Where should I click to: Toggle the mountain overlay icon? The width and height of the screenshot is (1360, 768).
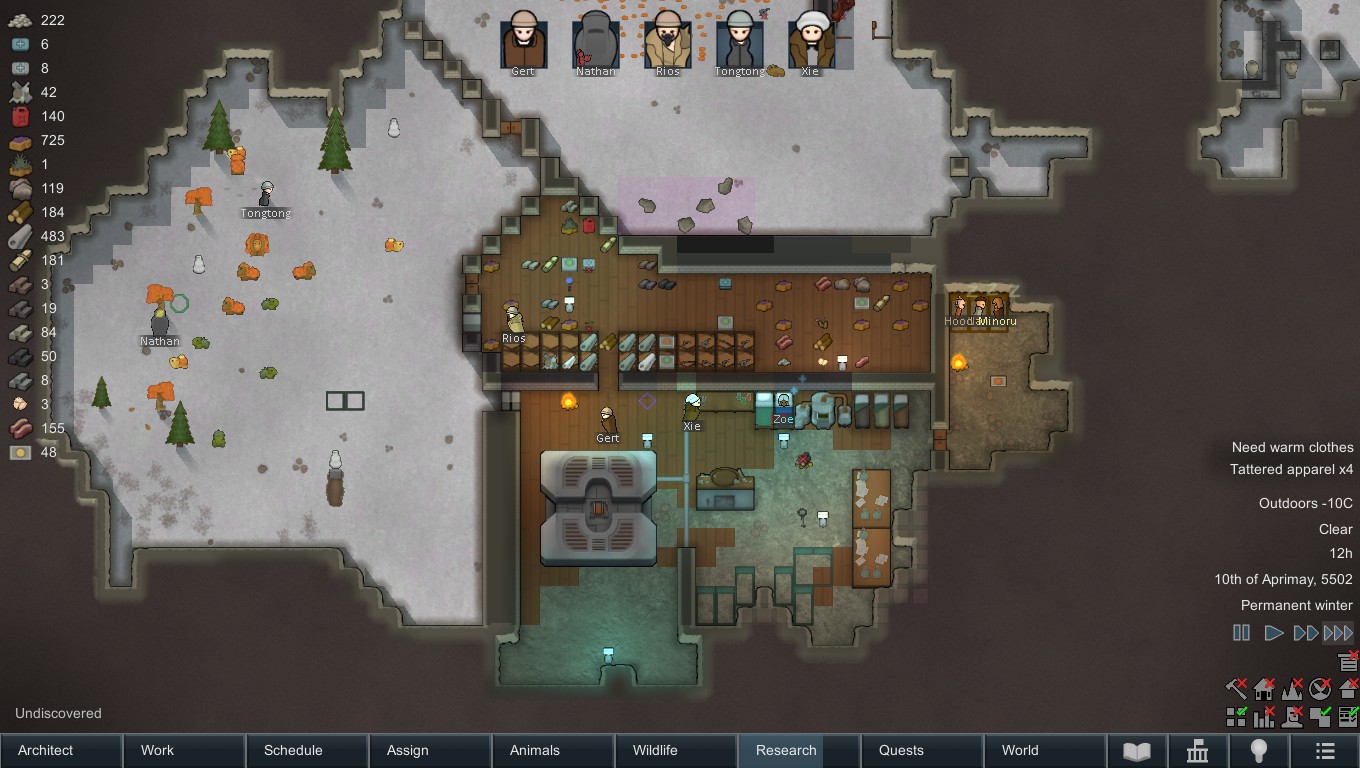[x=1291, y=688]
